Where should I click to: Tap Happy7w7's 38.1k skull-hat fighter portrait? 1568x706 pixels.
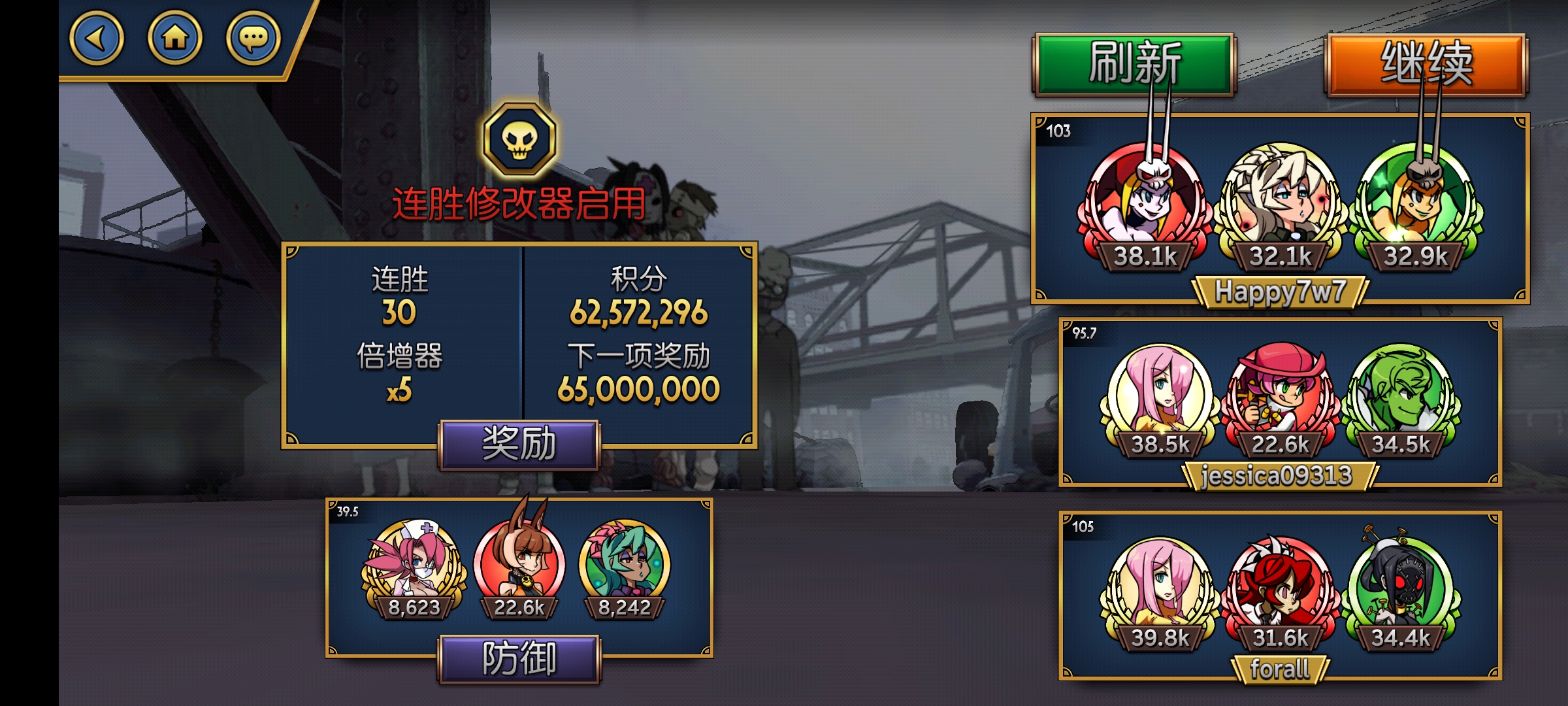point(1145,203)
